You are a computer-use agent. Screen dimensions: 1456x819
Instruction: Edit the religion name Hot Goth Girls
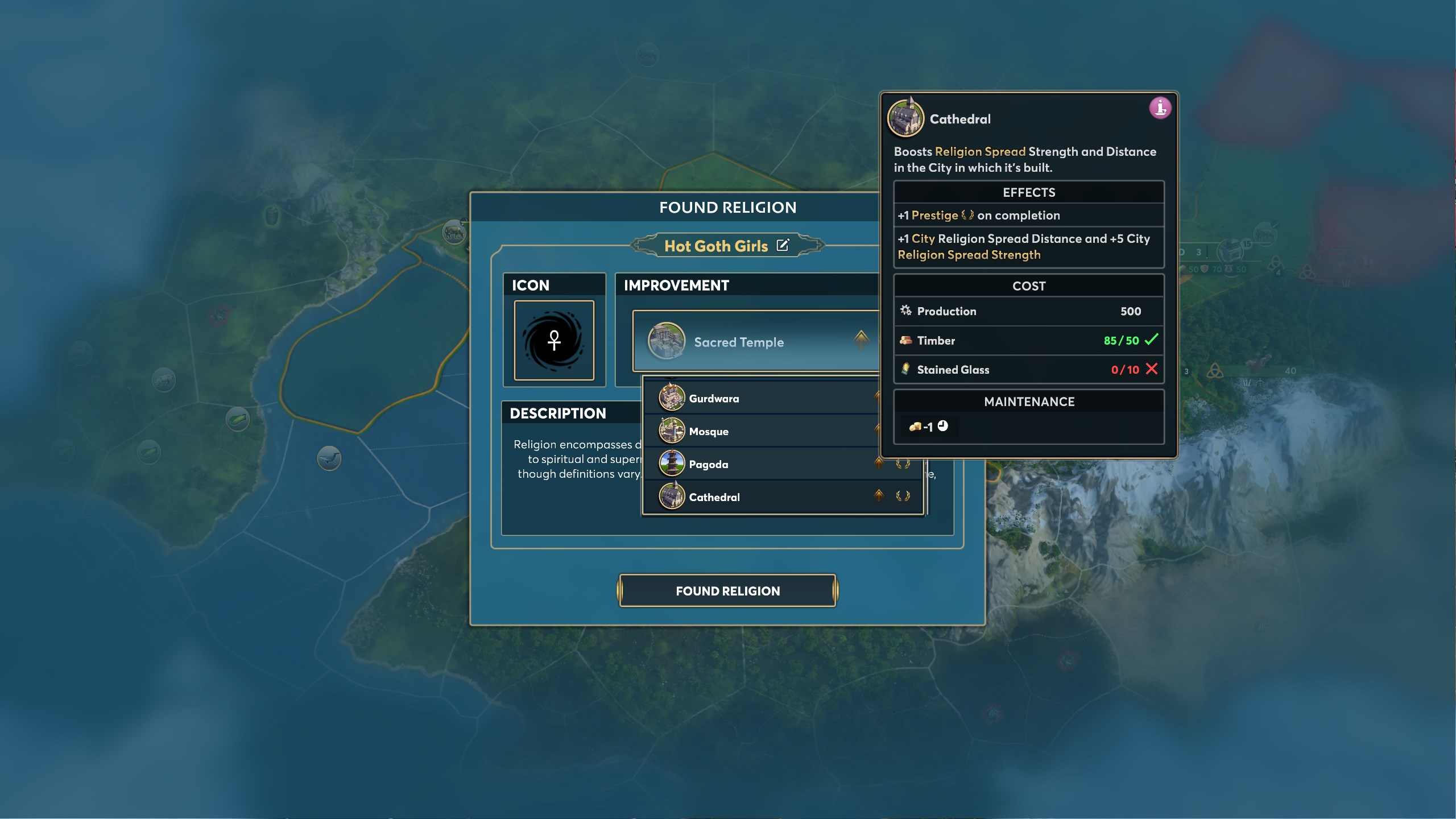coord(783,245)
